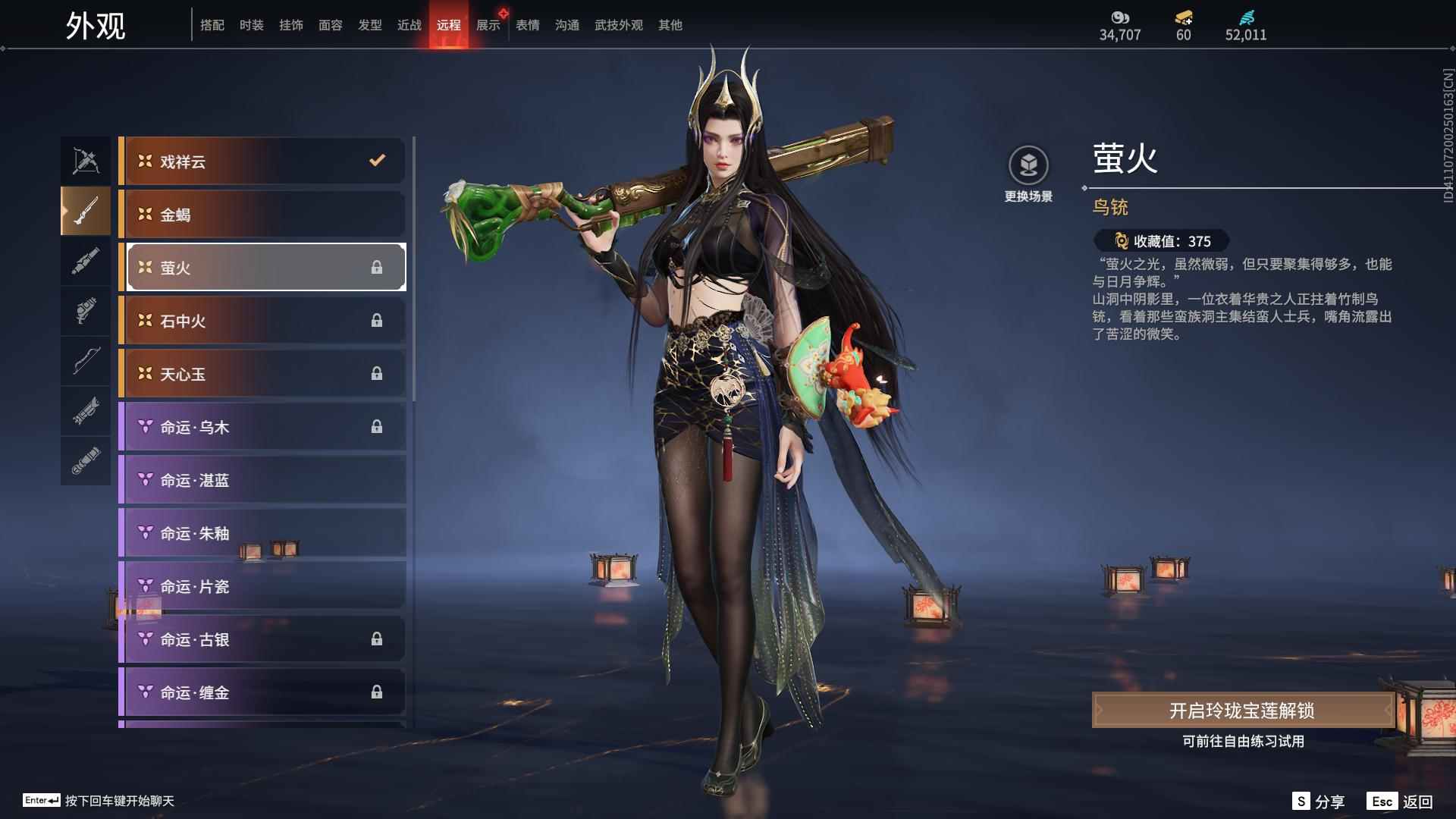
Task: Select the hand cannon weapon category icon
Action: pyautogui.click(x=86, y=311)
